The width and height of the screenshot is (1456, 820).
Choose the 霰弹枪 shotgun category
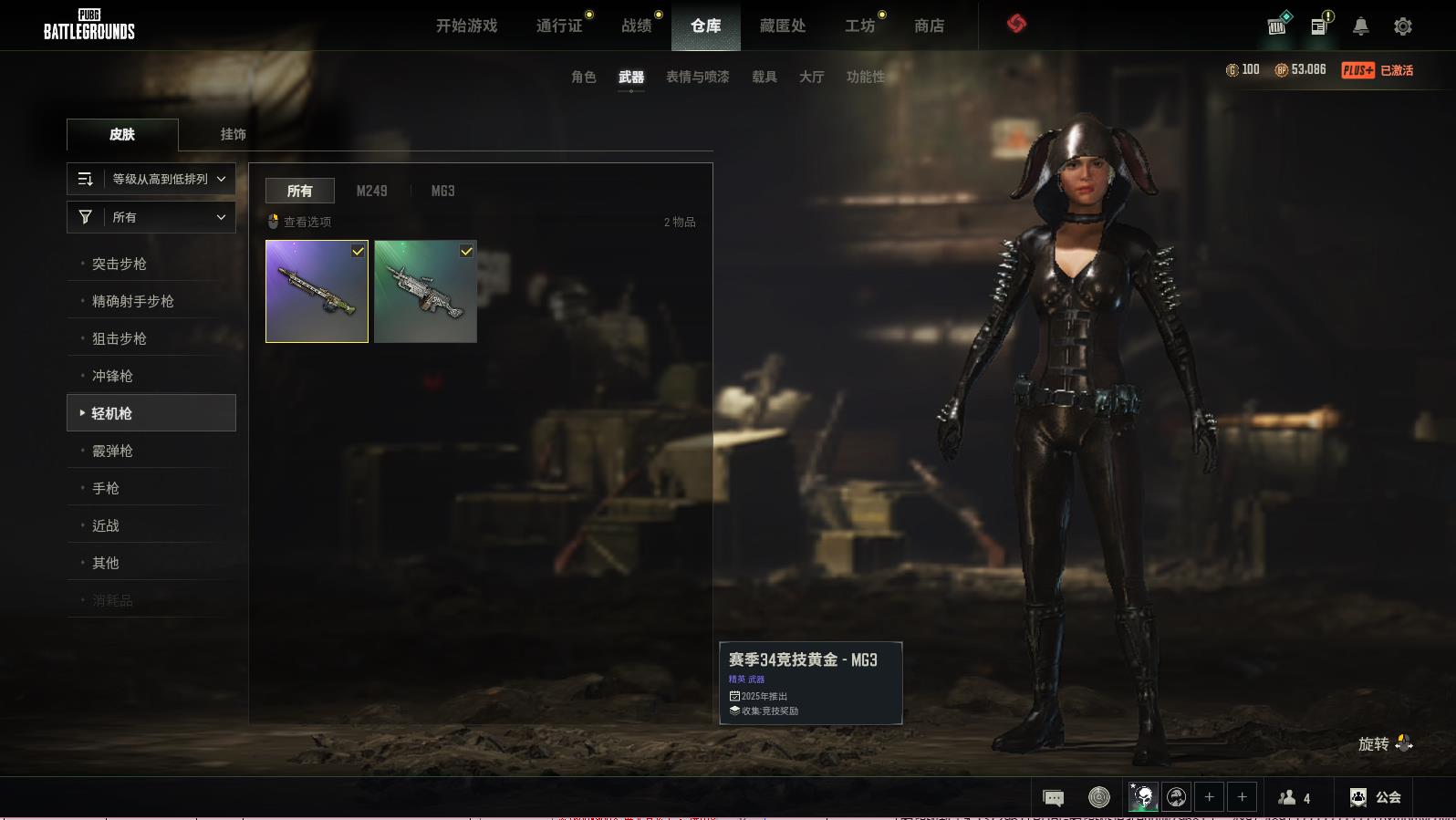(x=113, y=451)
